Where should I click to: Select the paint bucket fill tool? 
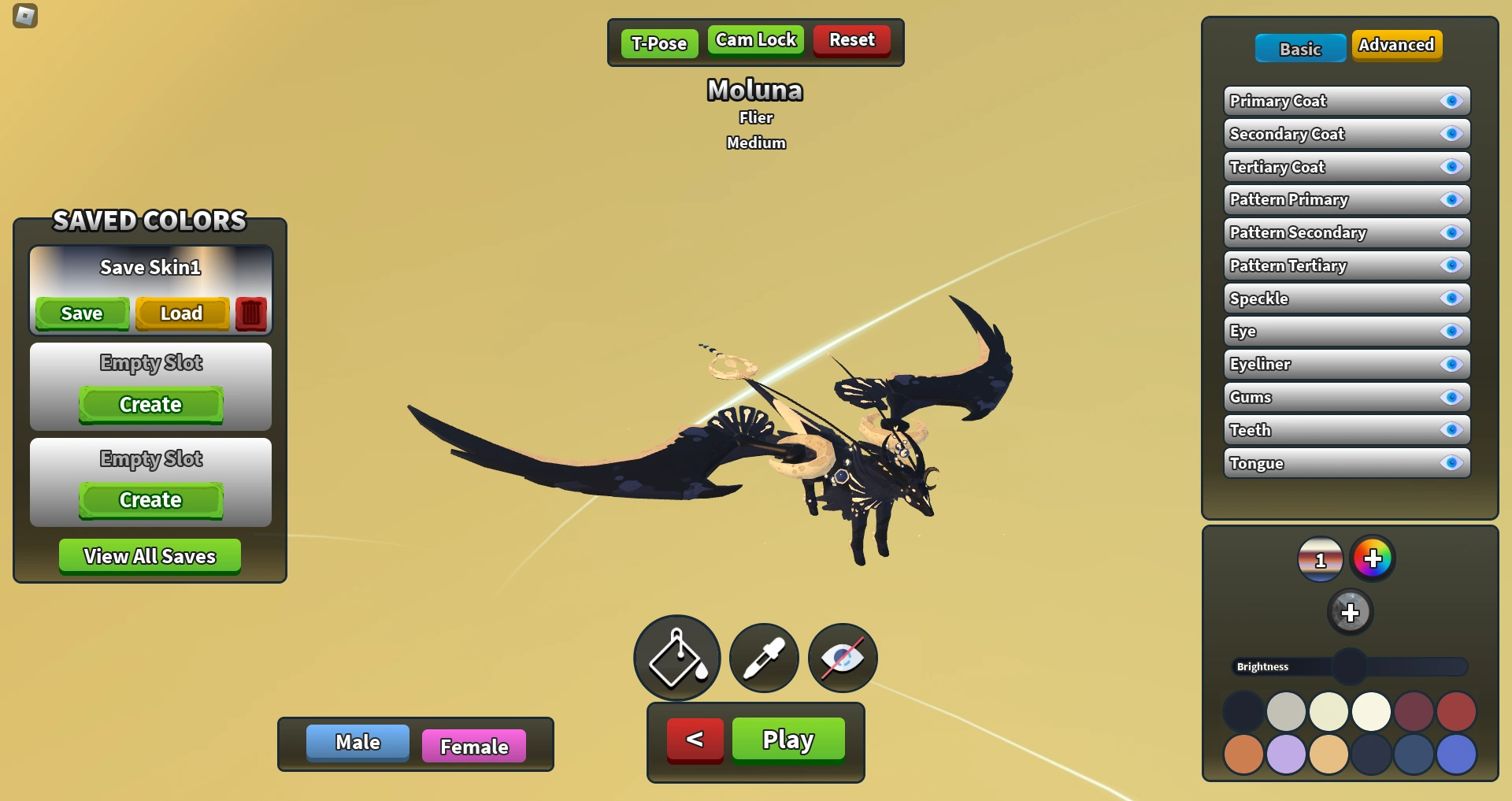676,658
